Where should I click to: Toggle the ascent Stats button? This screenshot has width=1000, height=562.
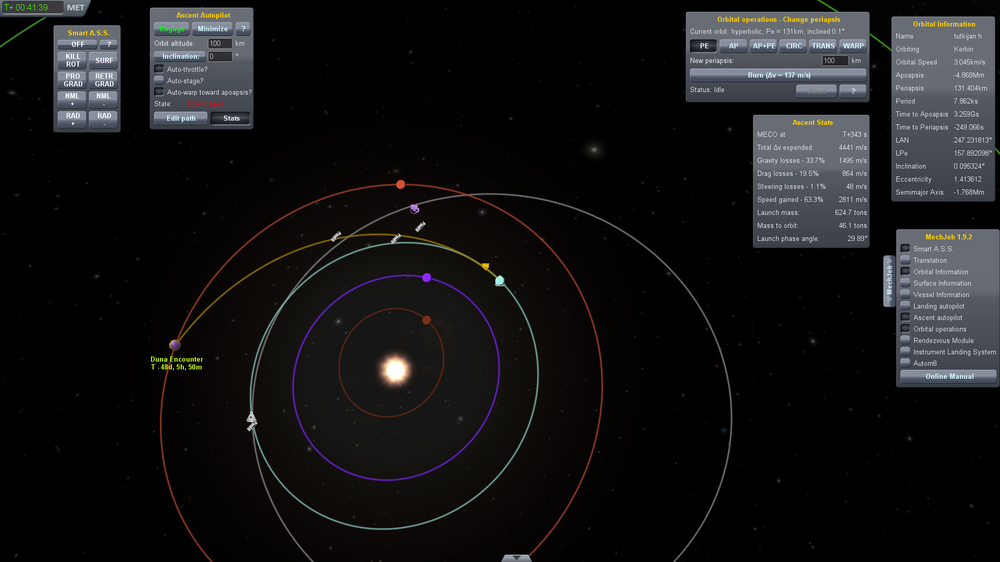[230, 118]
